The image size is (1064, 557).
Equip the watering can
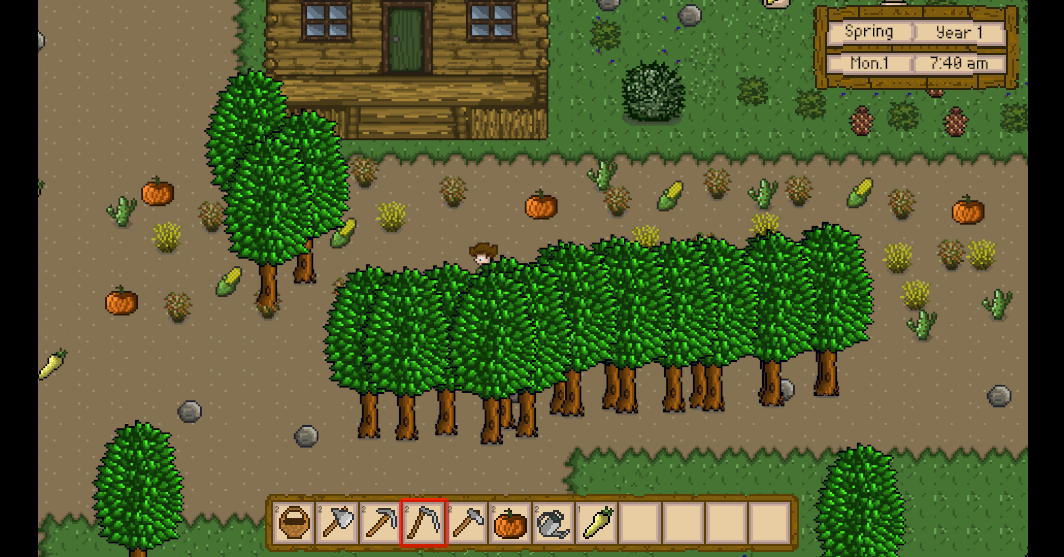[x=553, y=523]
